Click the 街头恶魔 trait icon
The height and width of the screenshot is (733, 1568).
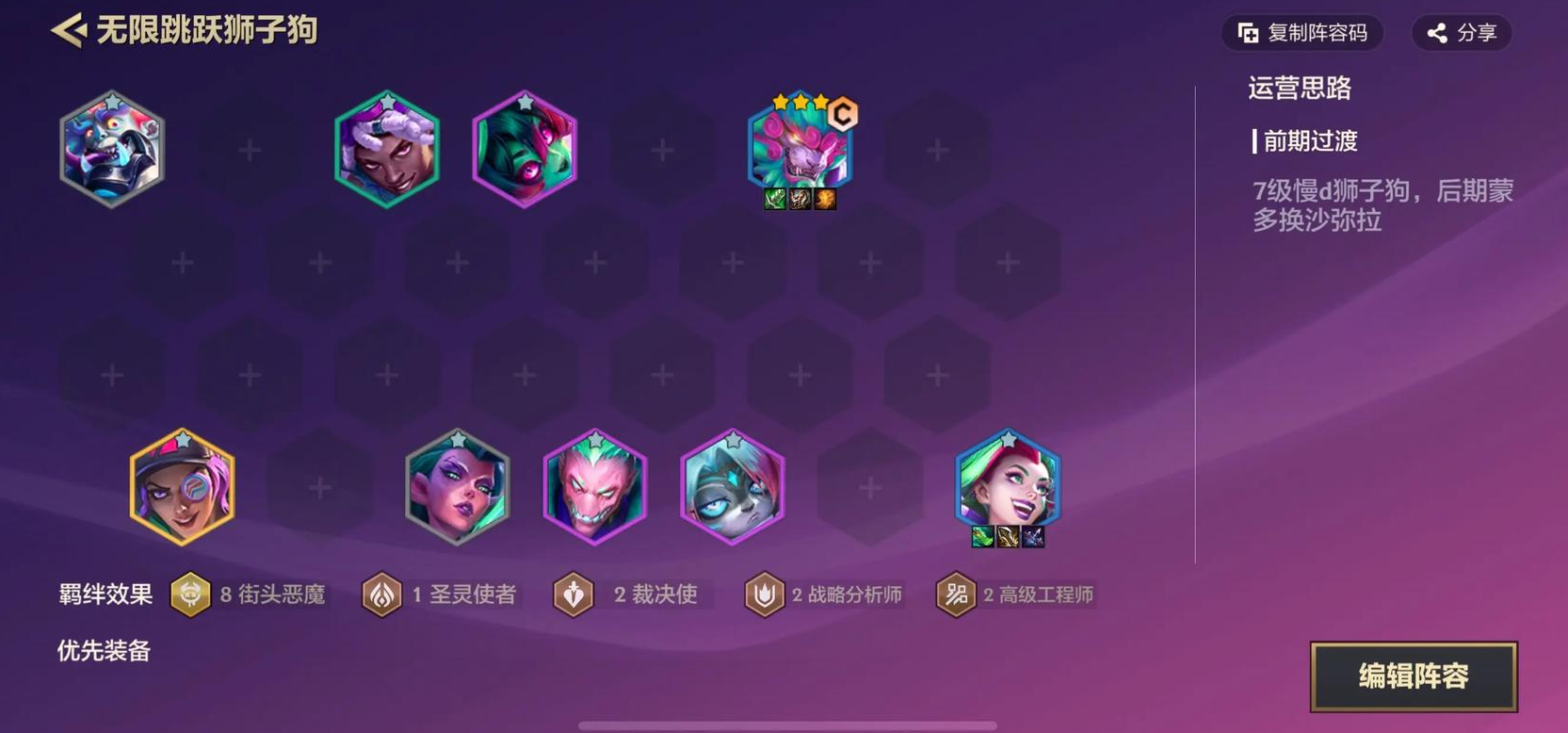click(x=191, y=594)
